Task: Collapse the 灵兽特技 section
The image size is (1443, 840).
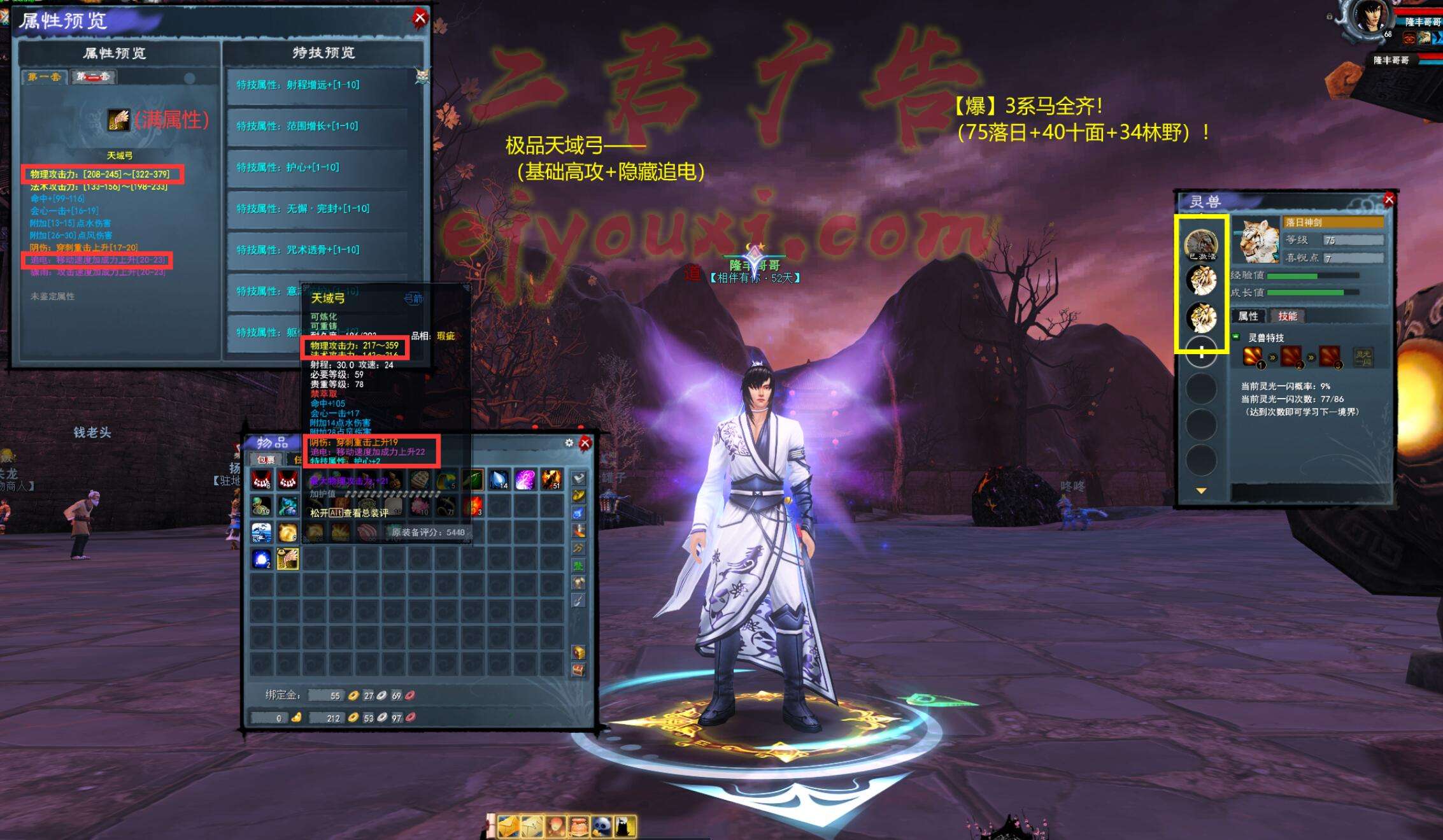Action: point(1236,337)
